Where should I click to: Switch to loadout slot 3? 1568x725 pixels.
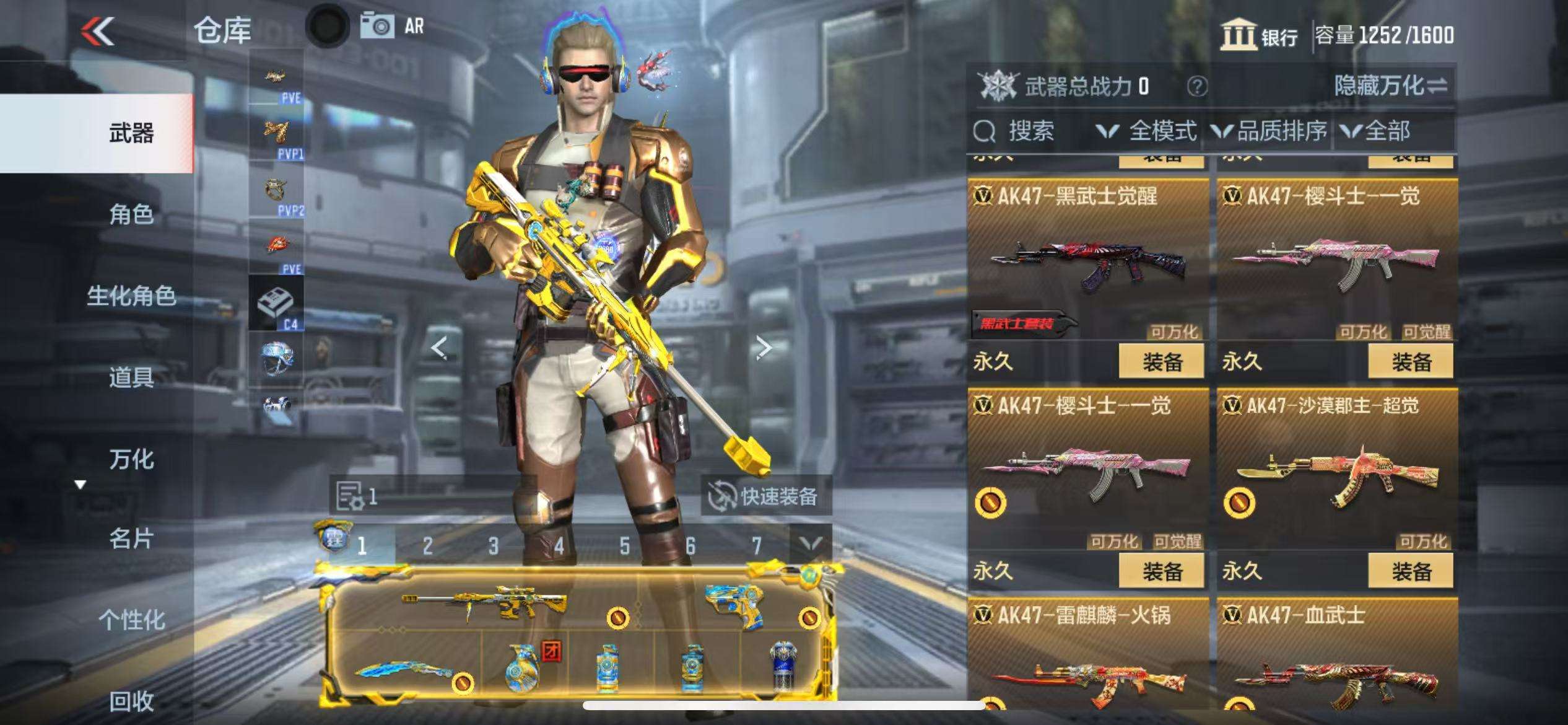point(493,546)
